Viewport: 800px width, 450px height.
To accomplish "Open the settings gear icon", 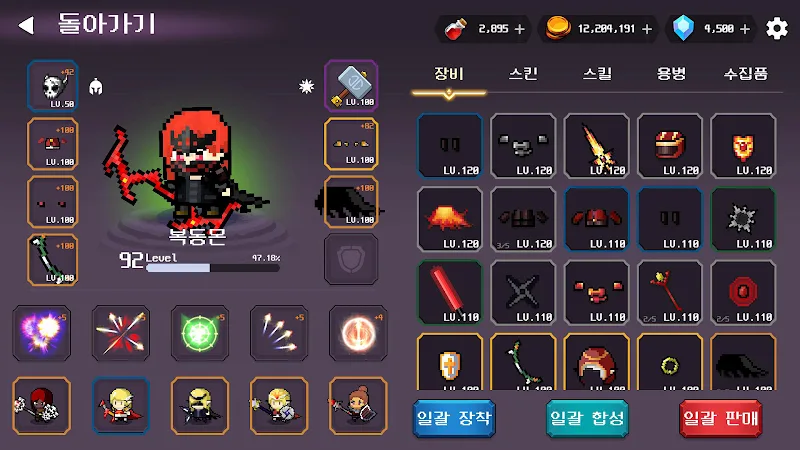I will (777, 29).
